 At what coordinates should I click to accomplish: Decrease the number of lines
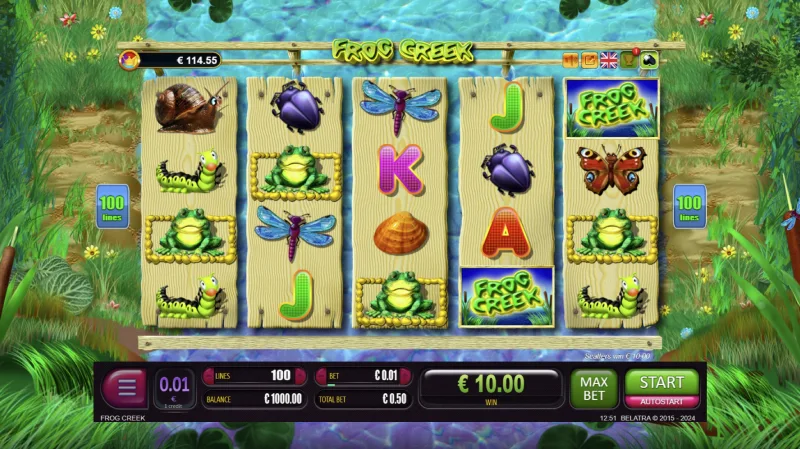208,376
